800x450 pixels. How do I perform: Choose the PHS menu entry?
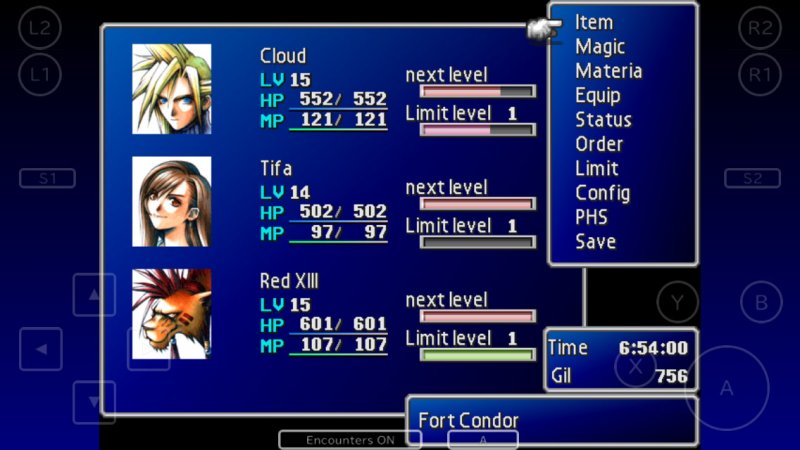(x=591, y=217)
